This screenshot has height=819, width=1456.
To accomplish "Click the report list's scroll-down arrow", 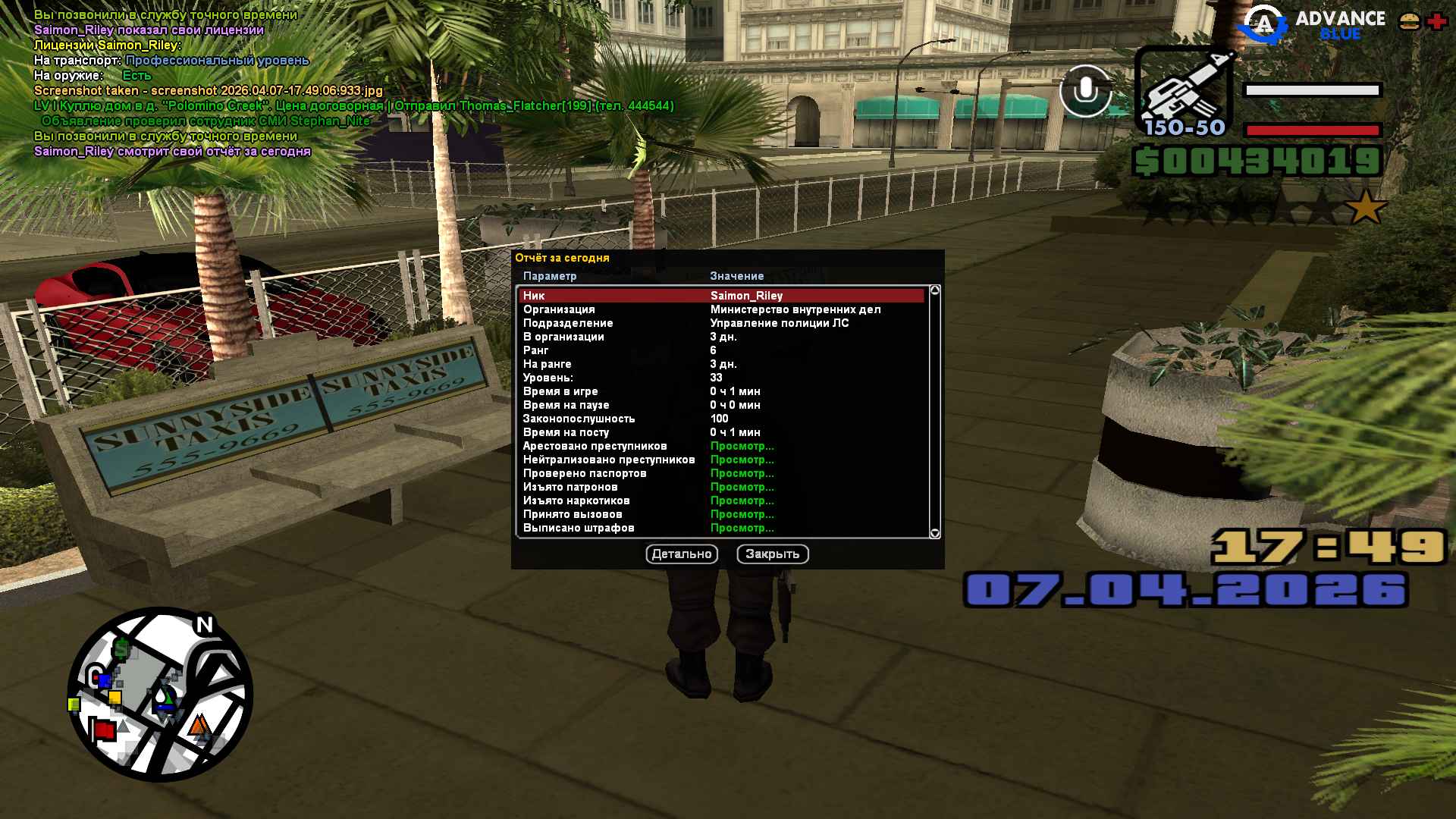I will [x=935, y=533].
